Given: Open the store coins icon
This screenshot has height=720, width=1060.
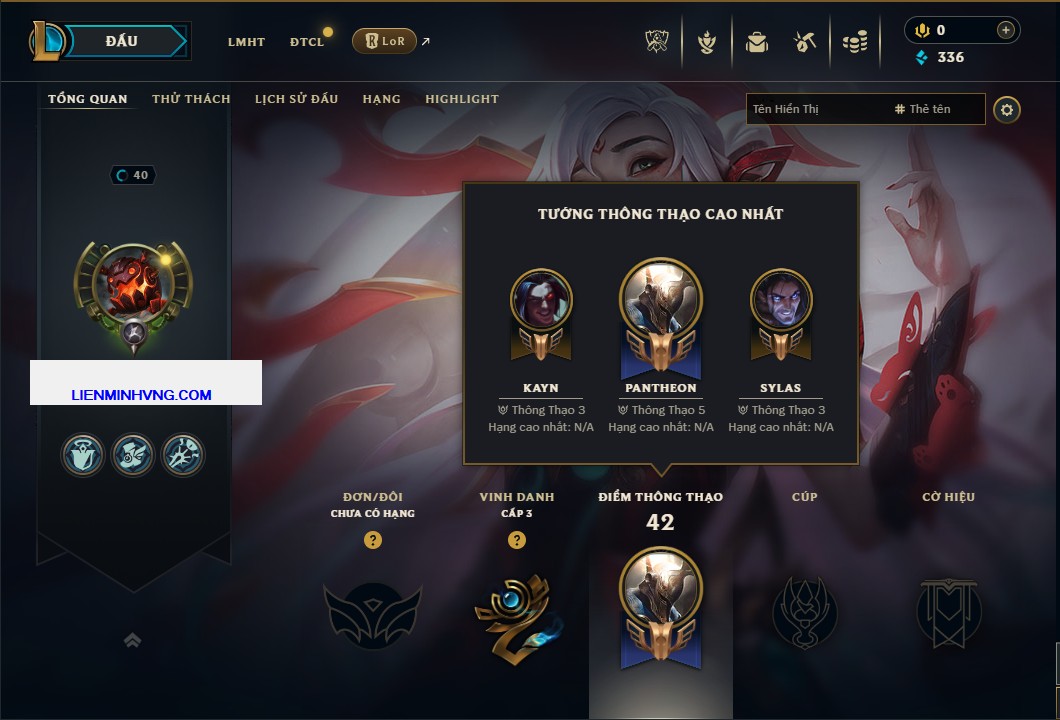Looking at the screenshot, I should [x=854, y=42].
